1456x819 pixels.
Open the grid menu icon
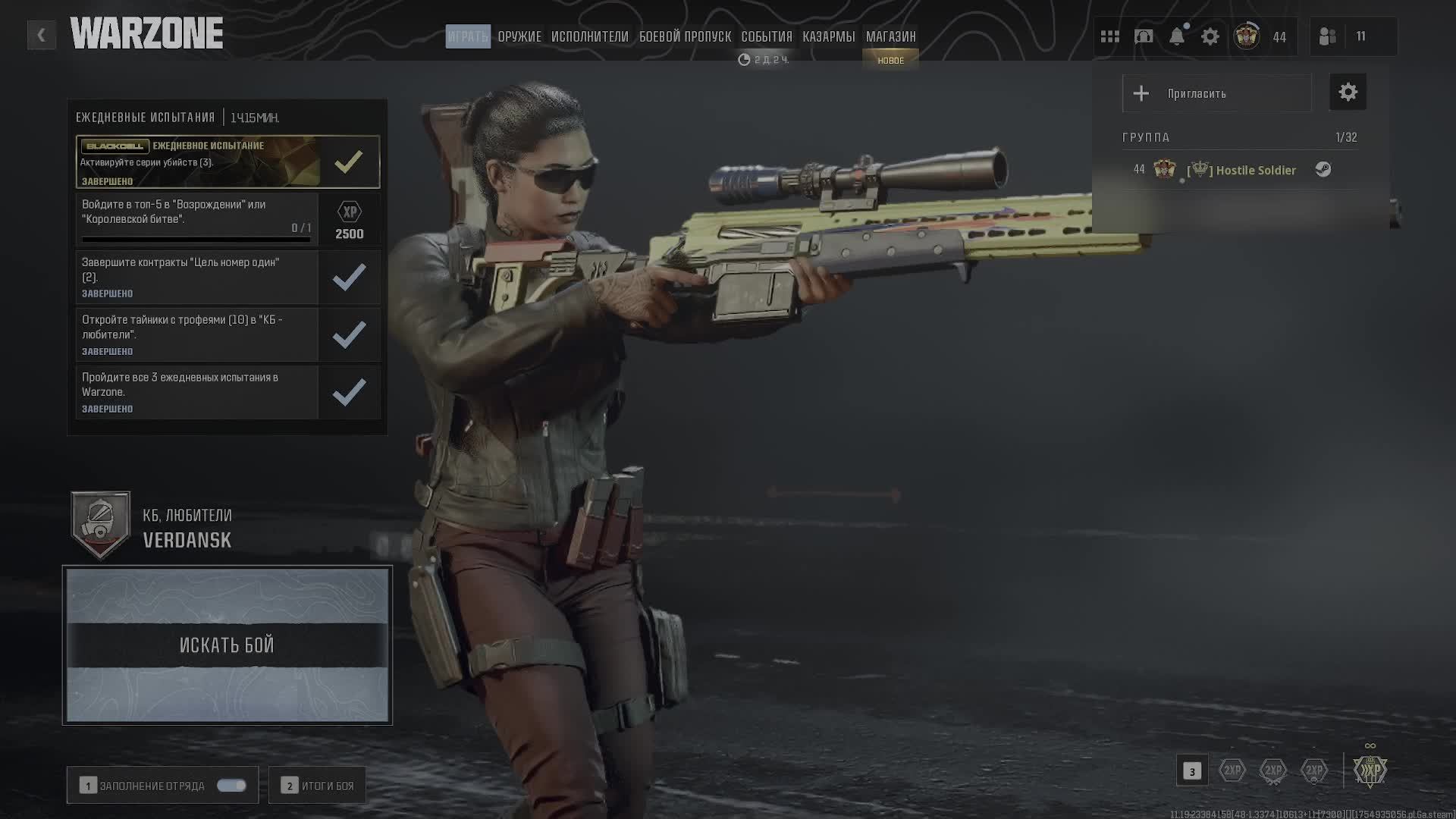point(1109,36)
